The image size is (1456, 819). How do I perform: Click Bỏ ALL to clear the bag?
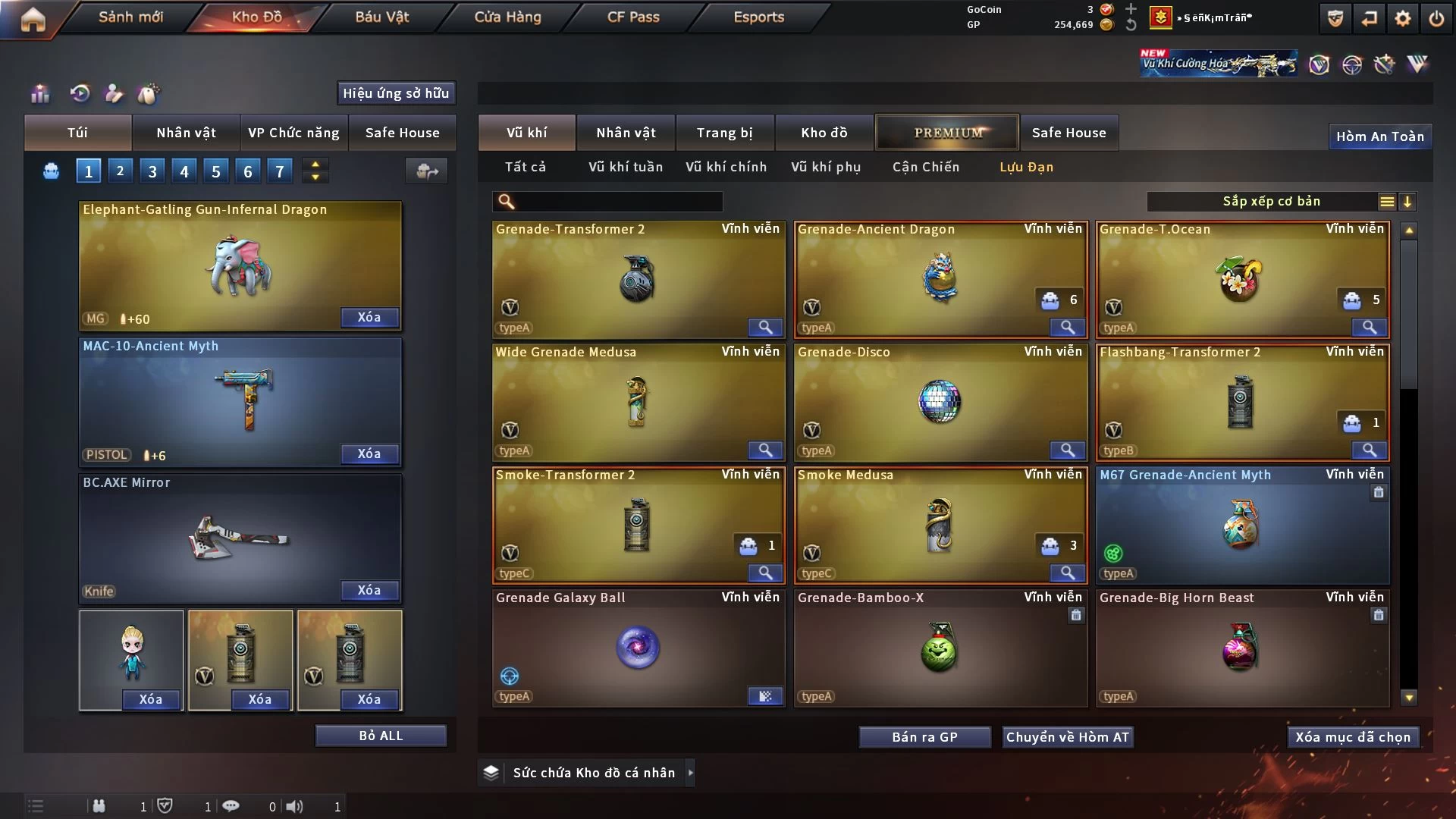[381, 736]
